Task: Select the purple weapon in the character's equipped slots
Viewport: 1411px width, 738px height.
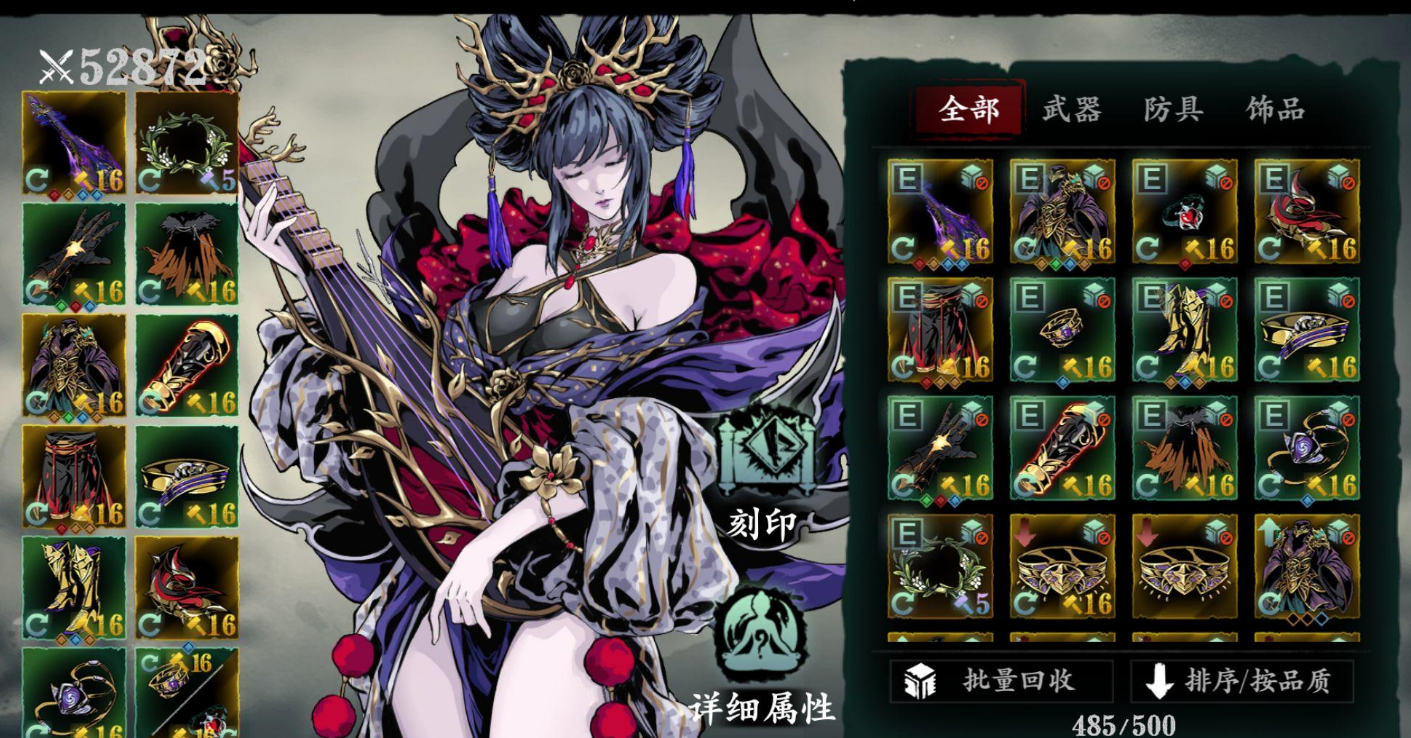Action: tap(74, 143)
